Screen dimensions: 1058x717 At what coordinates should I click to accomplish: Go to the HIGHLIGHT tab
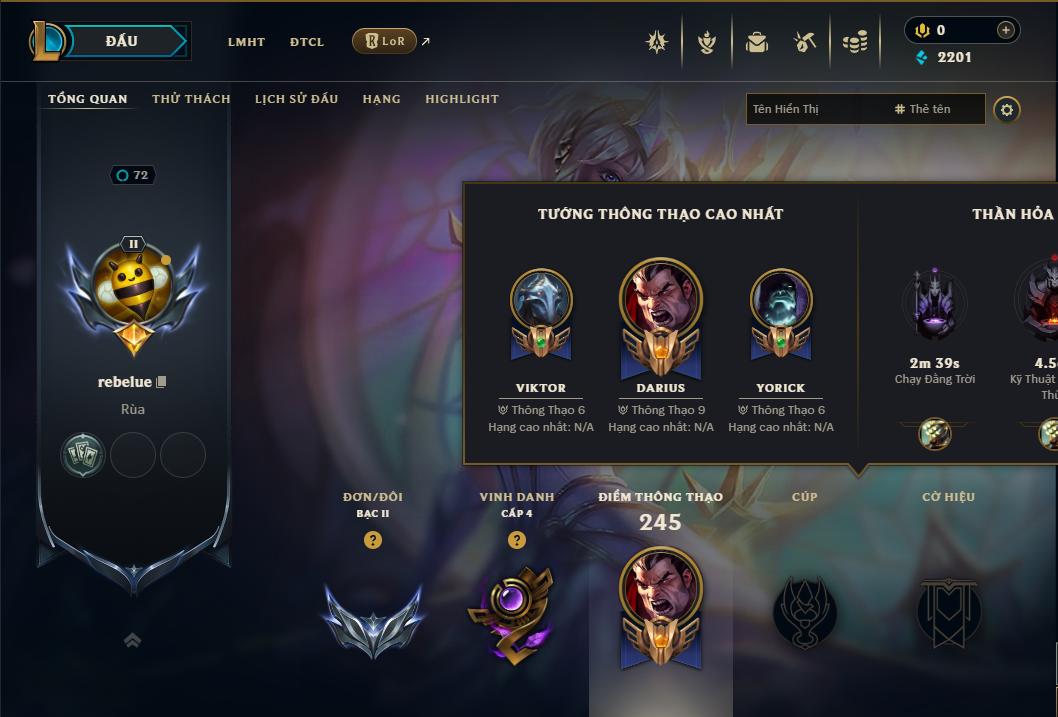[x=461, y=99]
